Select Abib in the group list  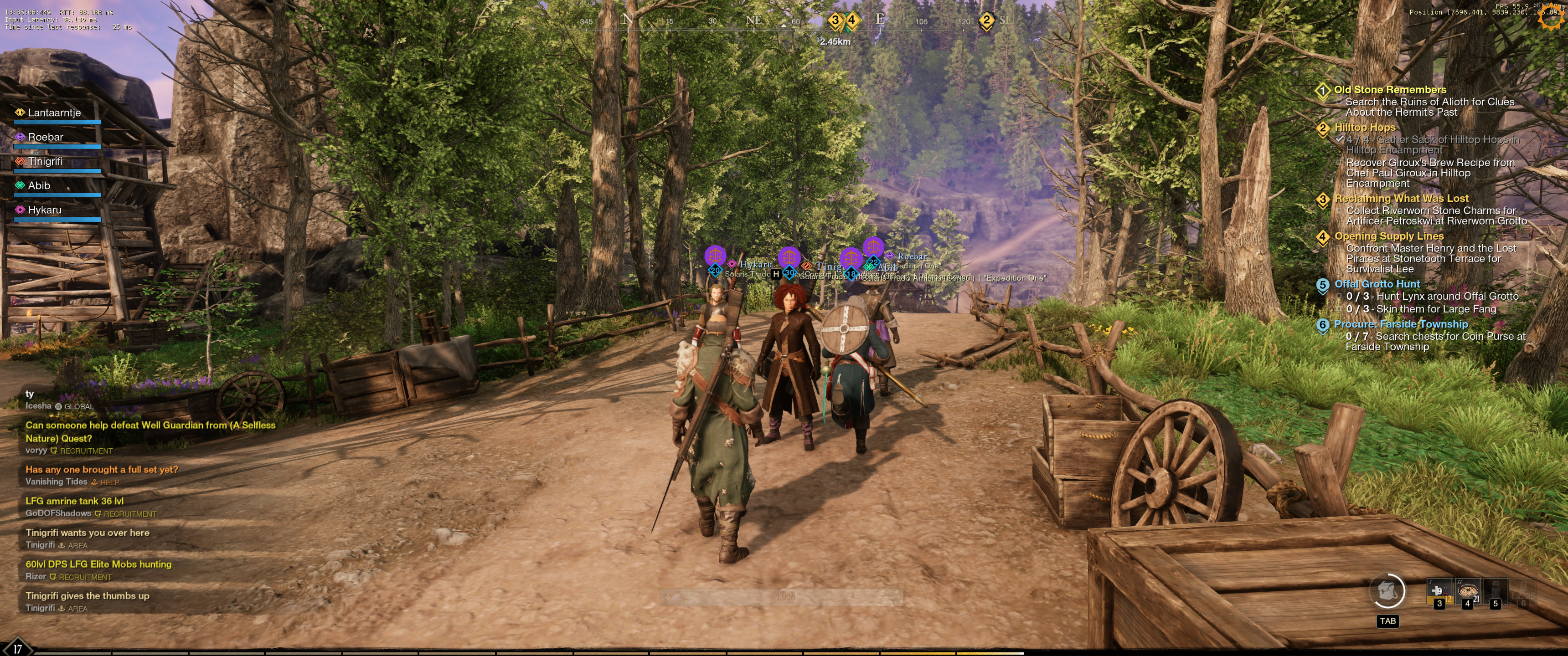39,185
